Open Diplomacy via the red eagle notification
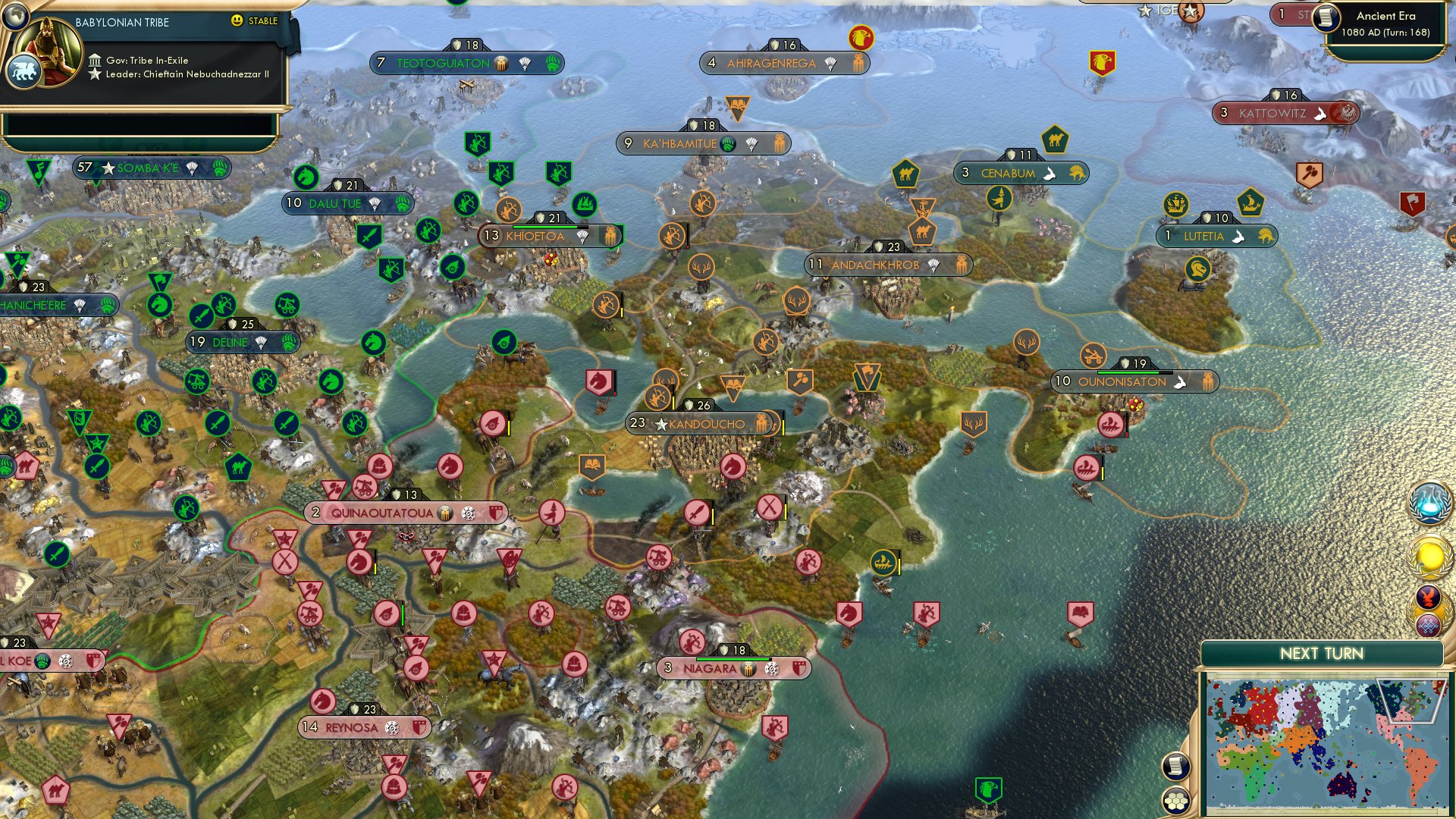This screenshot has height=819, width=1456. tap(1427, 596)
